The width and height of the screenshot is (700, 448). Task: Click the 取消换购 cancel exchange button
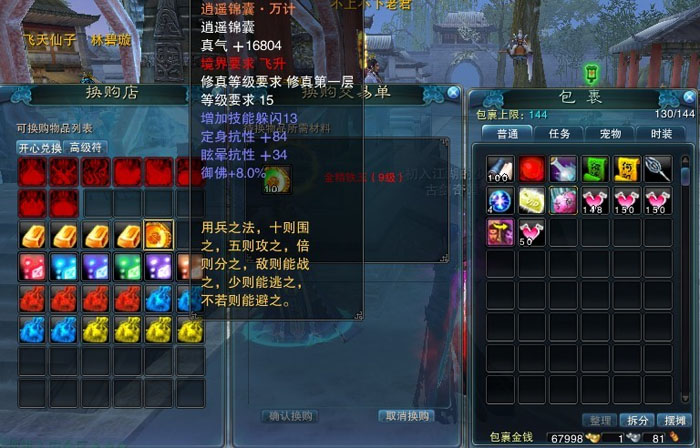pyautogui.click(x=405, y=416)
